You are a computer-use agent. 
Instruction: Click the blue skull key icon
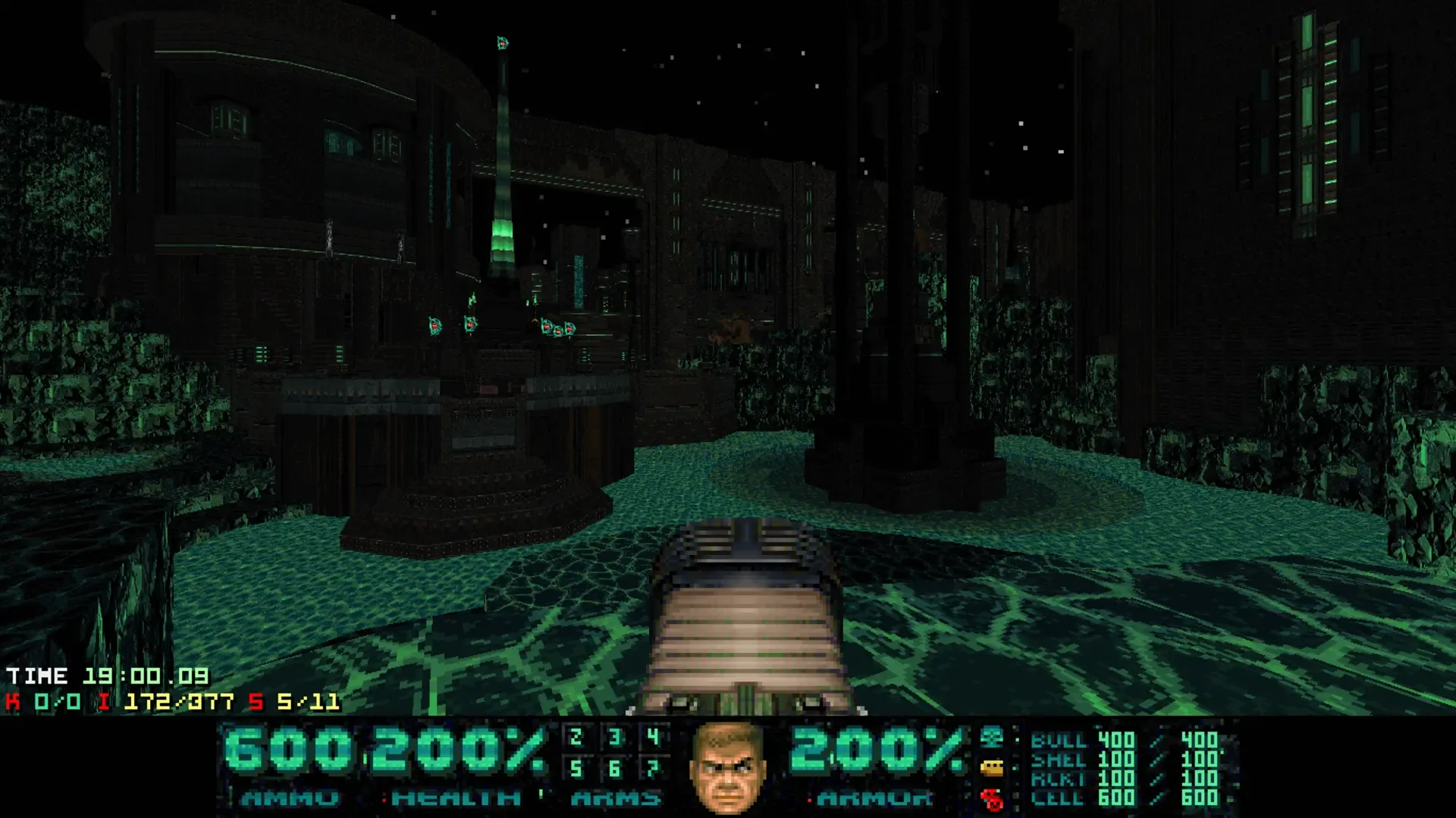tap(992, 737)
